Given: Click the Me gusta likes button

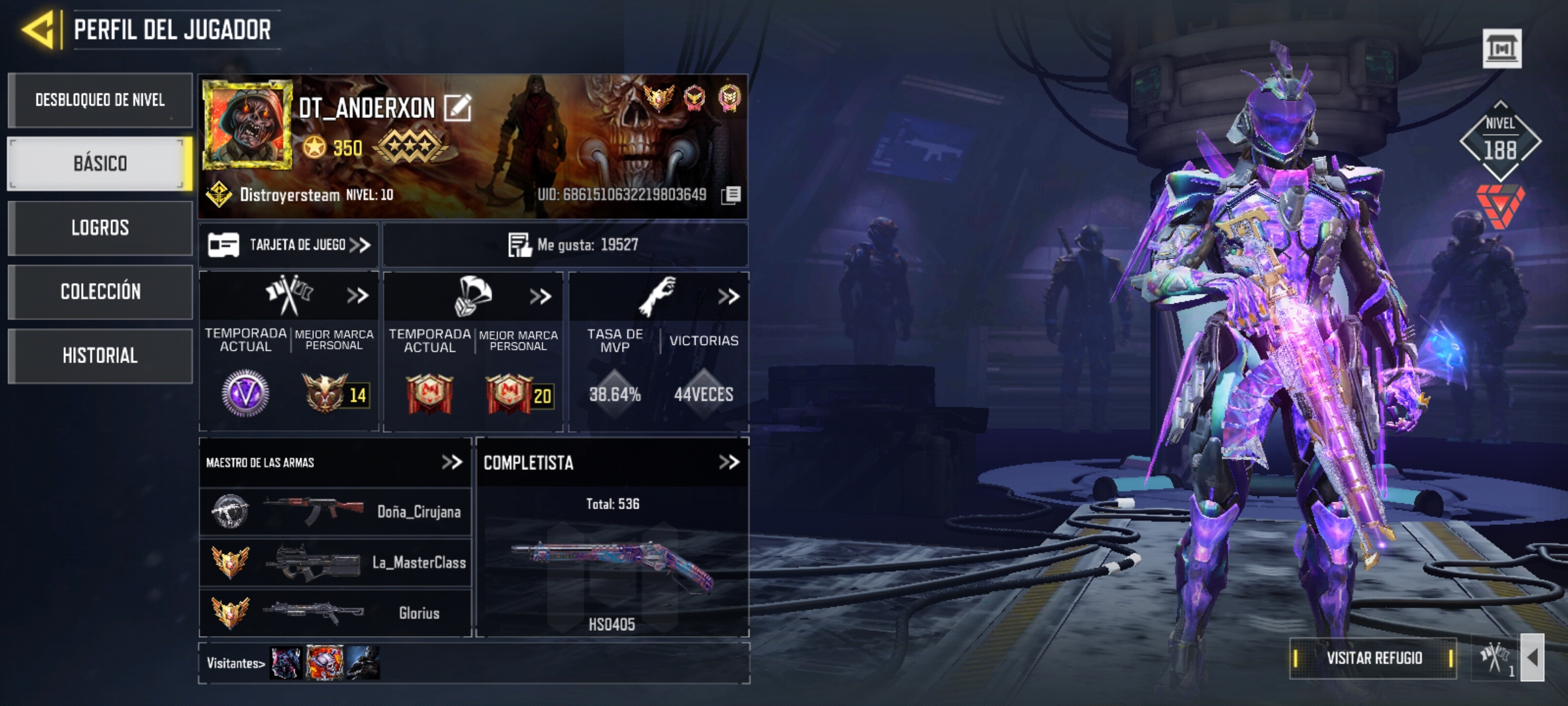Looking at the screenshot, I should pos(566,245).
